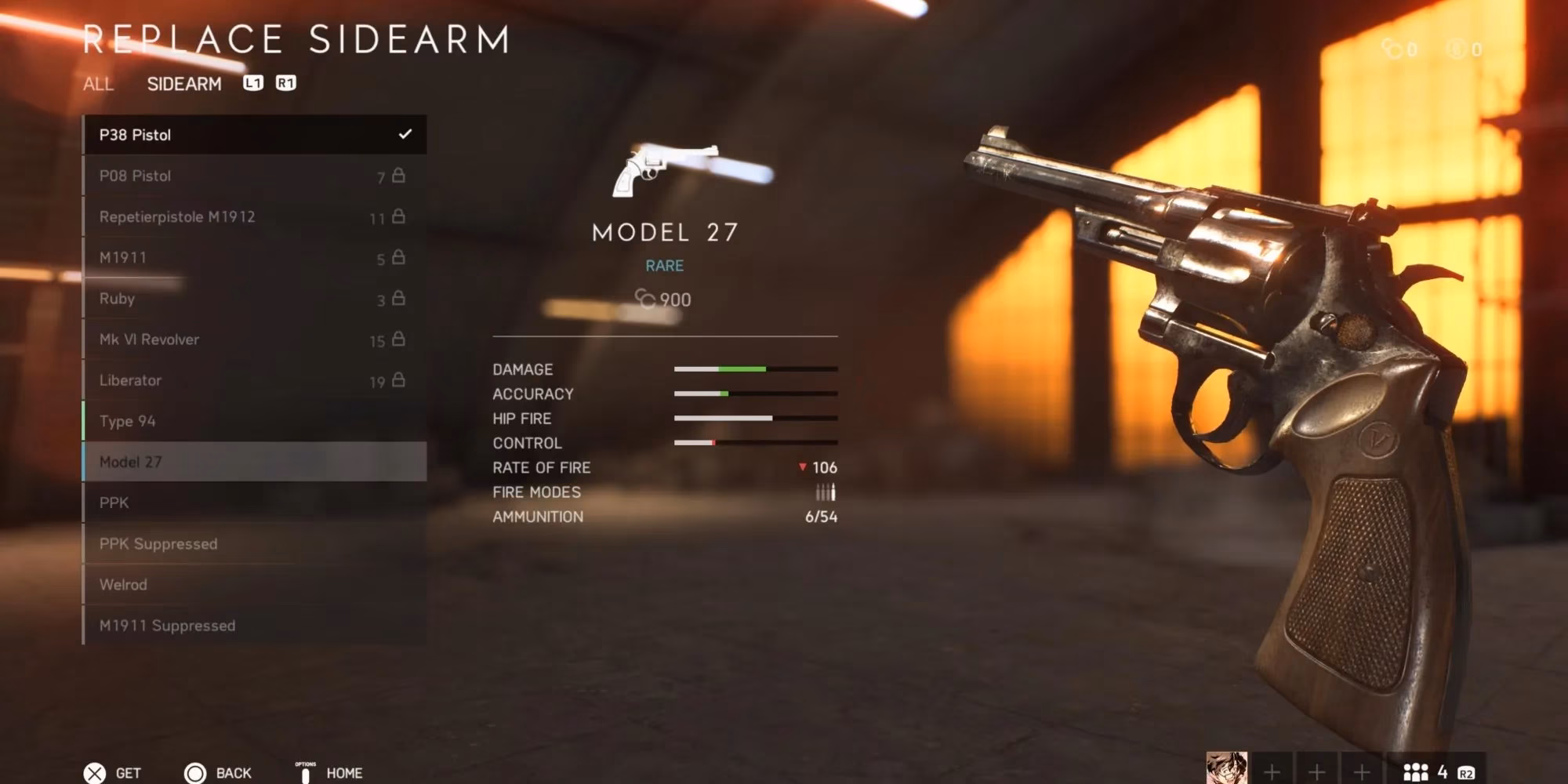1568x784 pixels.
Task: Click the checkmark on P38 Pistol
Action: 406,134
